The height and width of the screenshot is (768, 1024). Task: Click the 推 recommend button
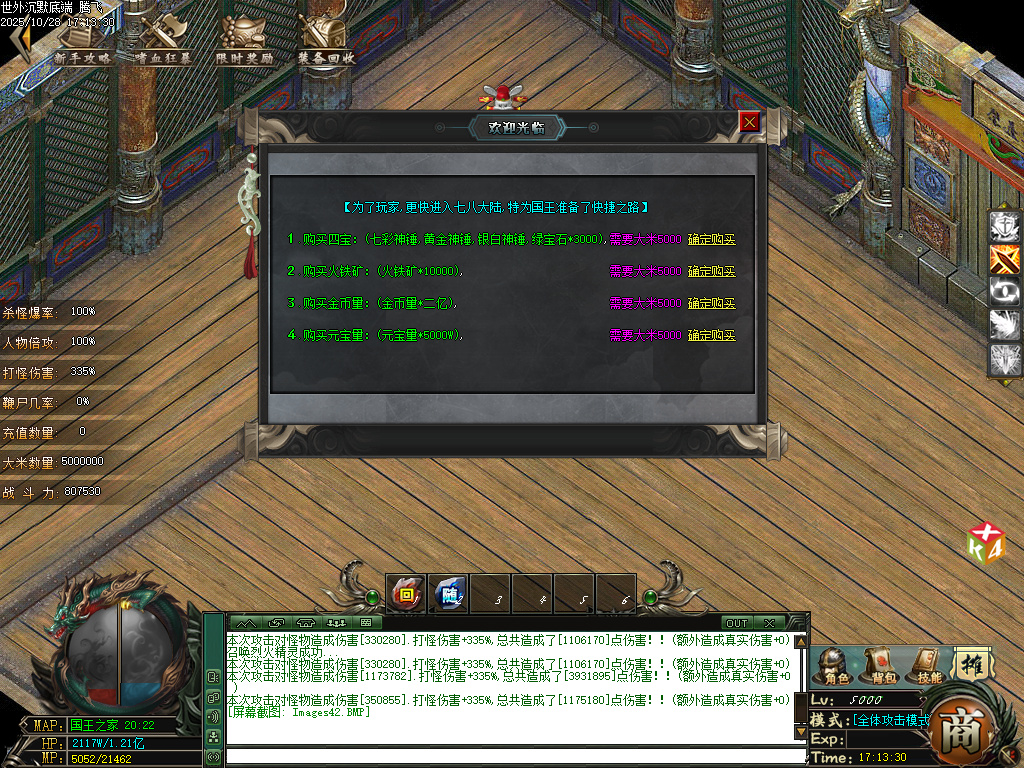coord(972,664)
